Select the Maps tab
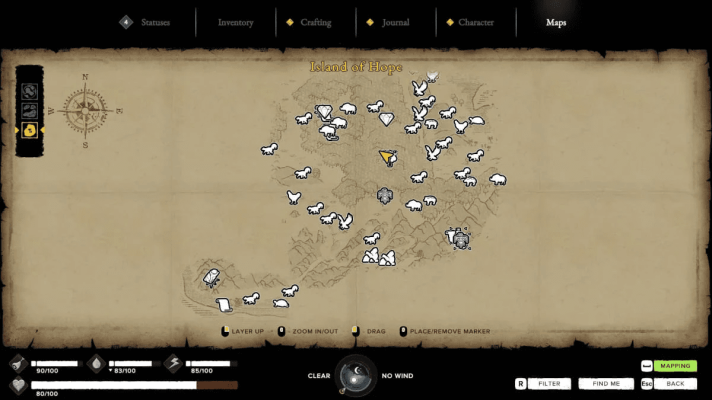This screenshot has height=400, width=712. (x=556, y=22)
